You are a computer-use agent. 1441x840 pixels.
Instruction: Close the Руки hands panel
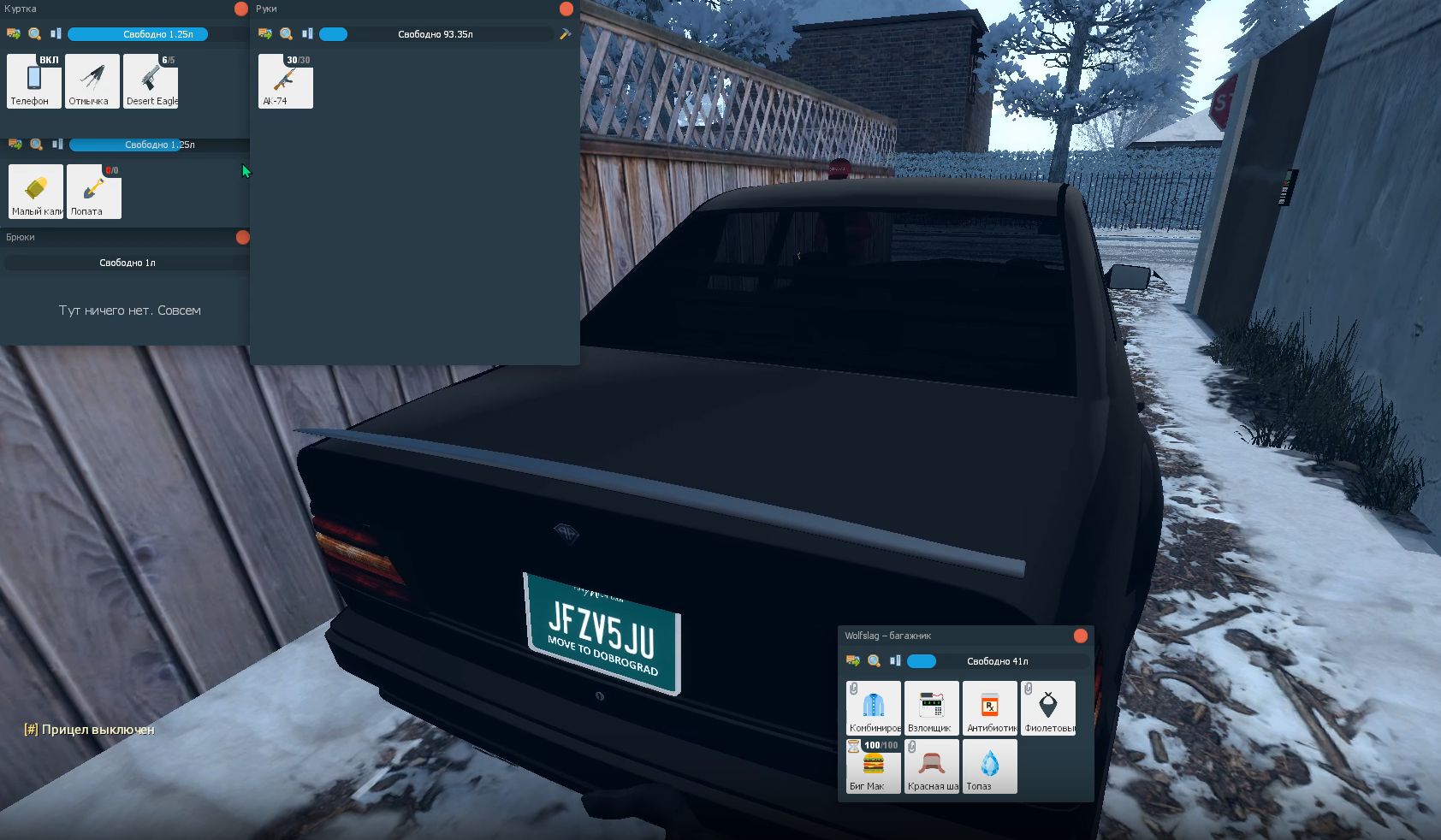pyautogui.click(x=566, y=9)
